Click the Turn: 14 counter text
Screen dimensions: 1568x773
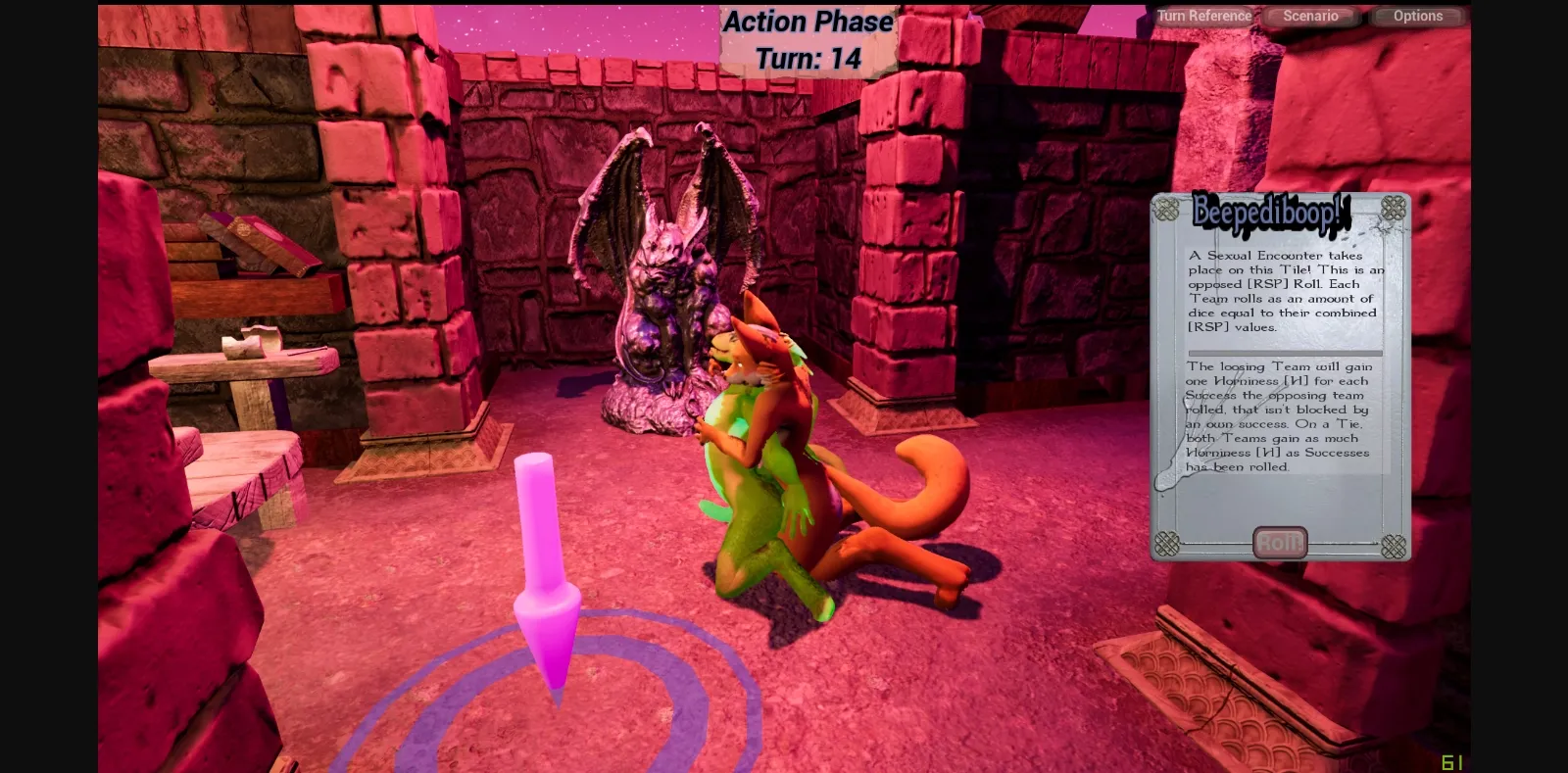[808, 58]
